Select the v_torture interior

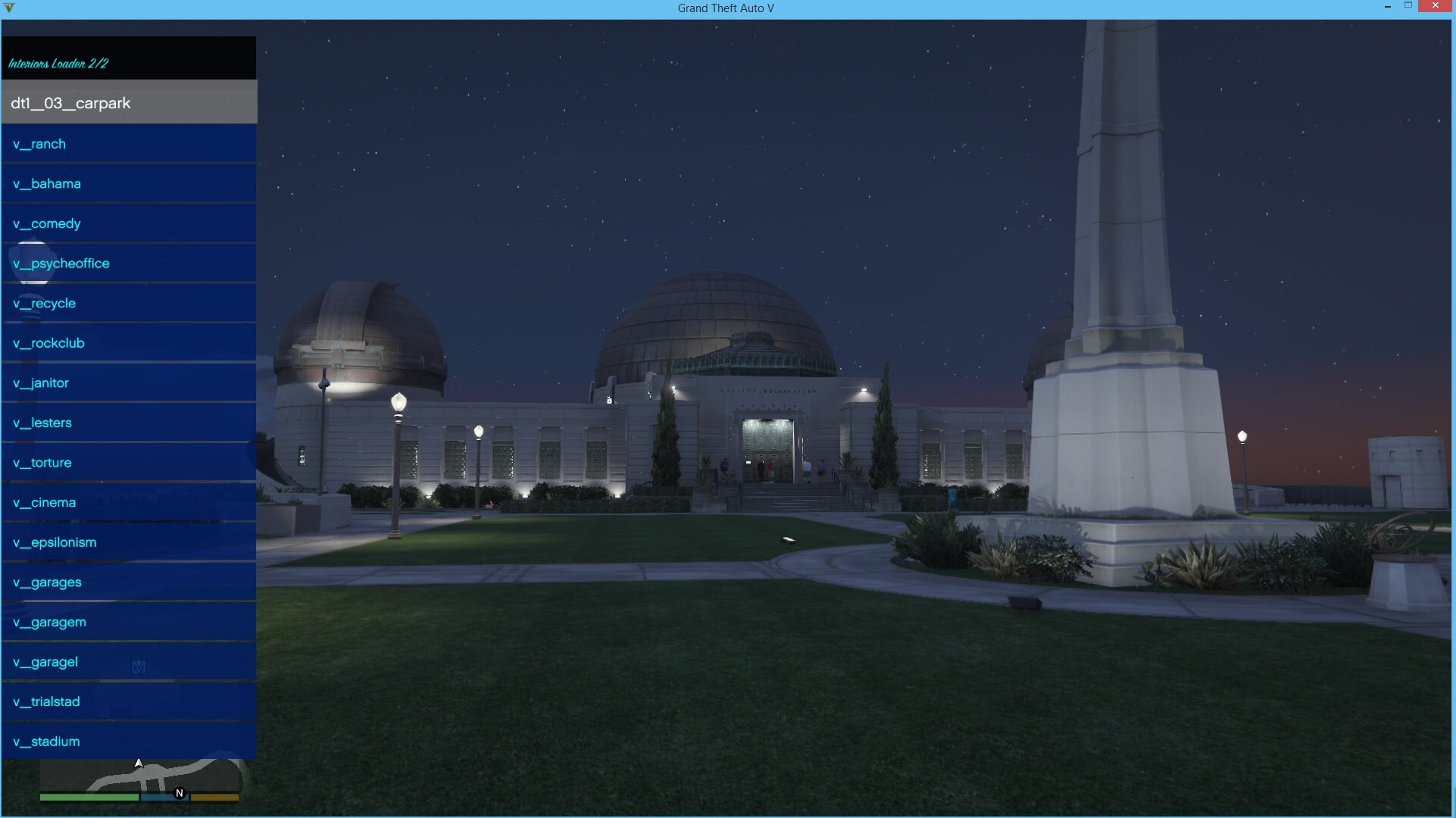(x=129, y=463)
